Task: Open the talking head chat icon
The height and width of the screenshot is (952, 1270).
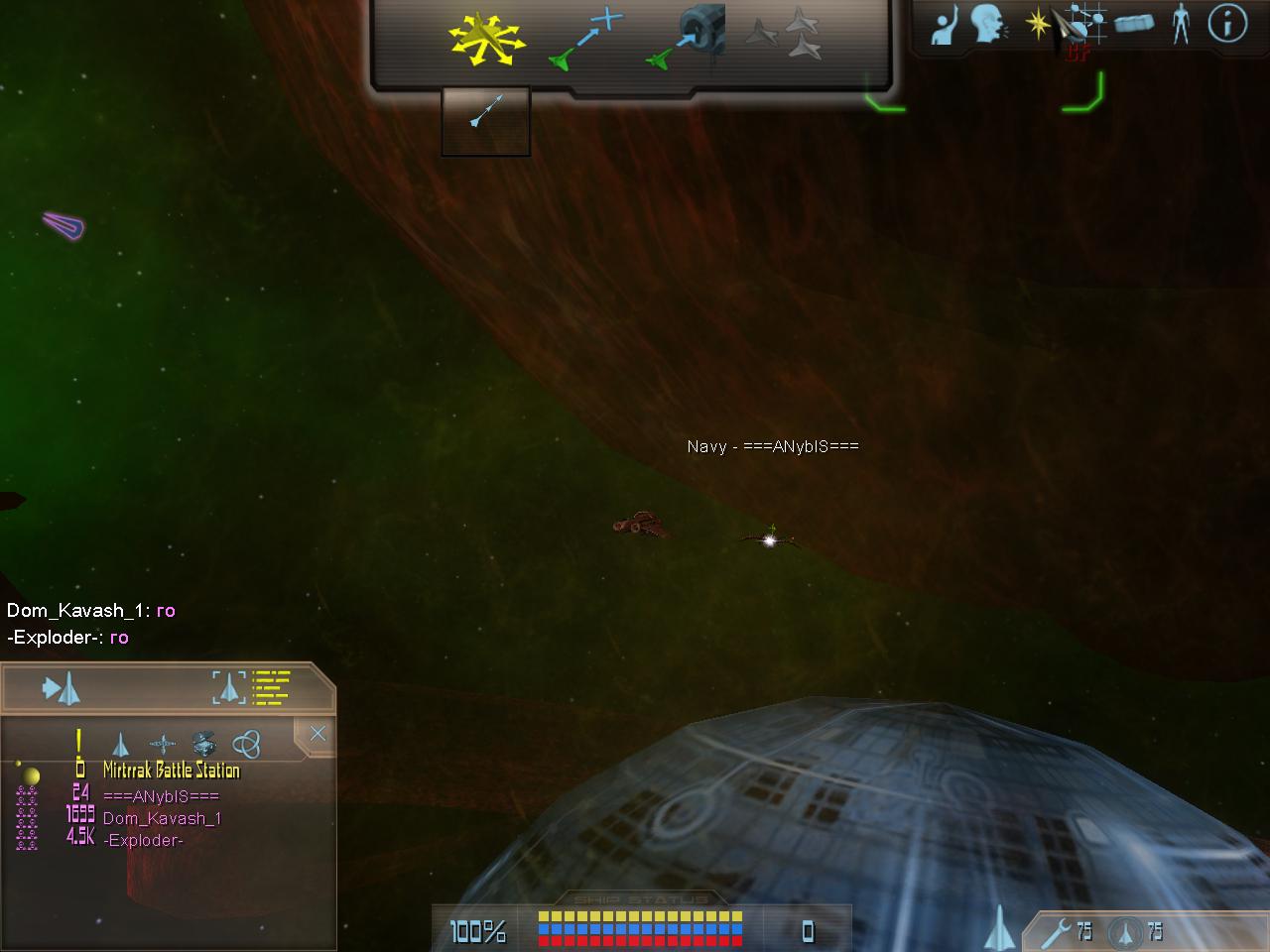Action: [x=988, y=25]
